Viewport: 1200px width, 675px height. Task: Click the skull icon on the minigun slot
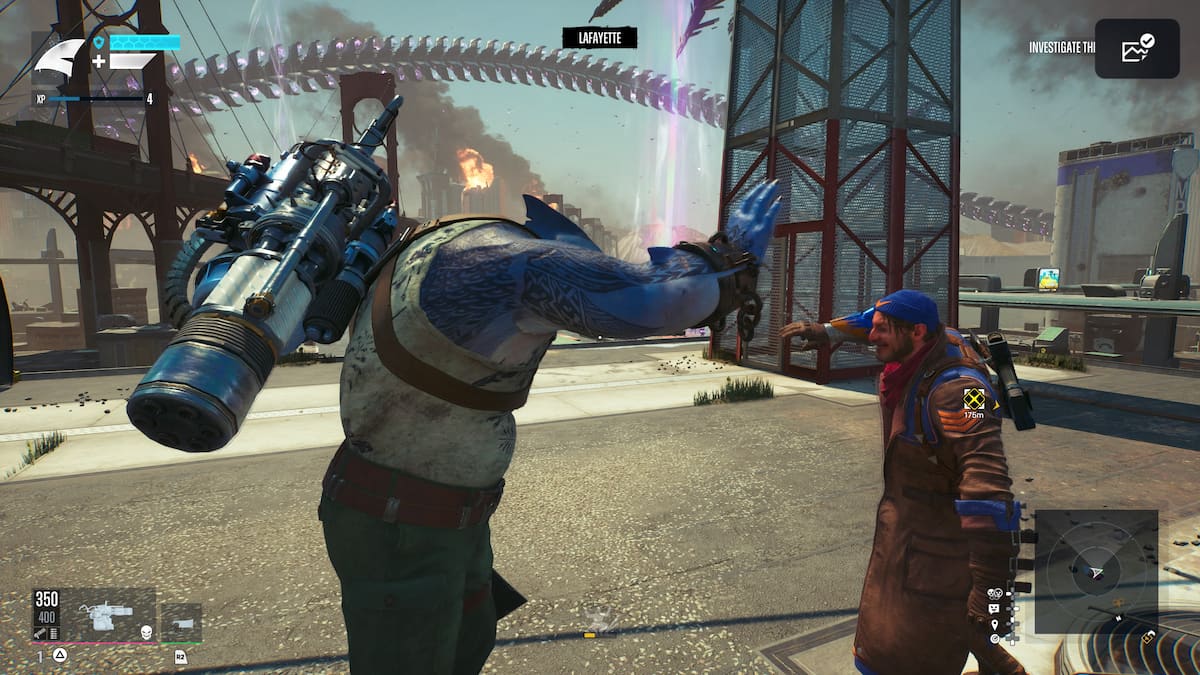(x=145, y=631)
